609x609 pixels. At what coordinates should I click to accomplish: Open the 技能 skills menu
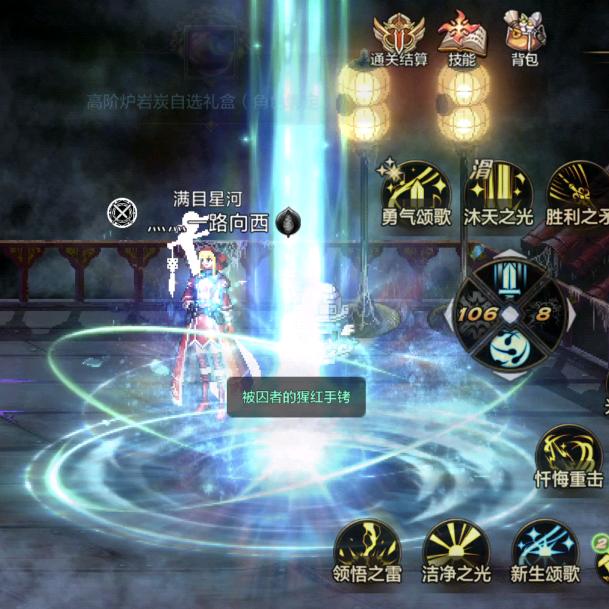pos(461,36)
